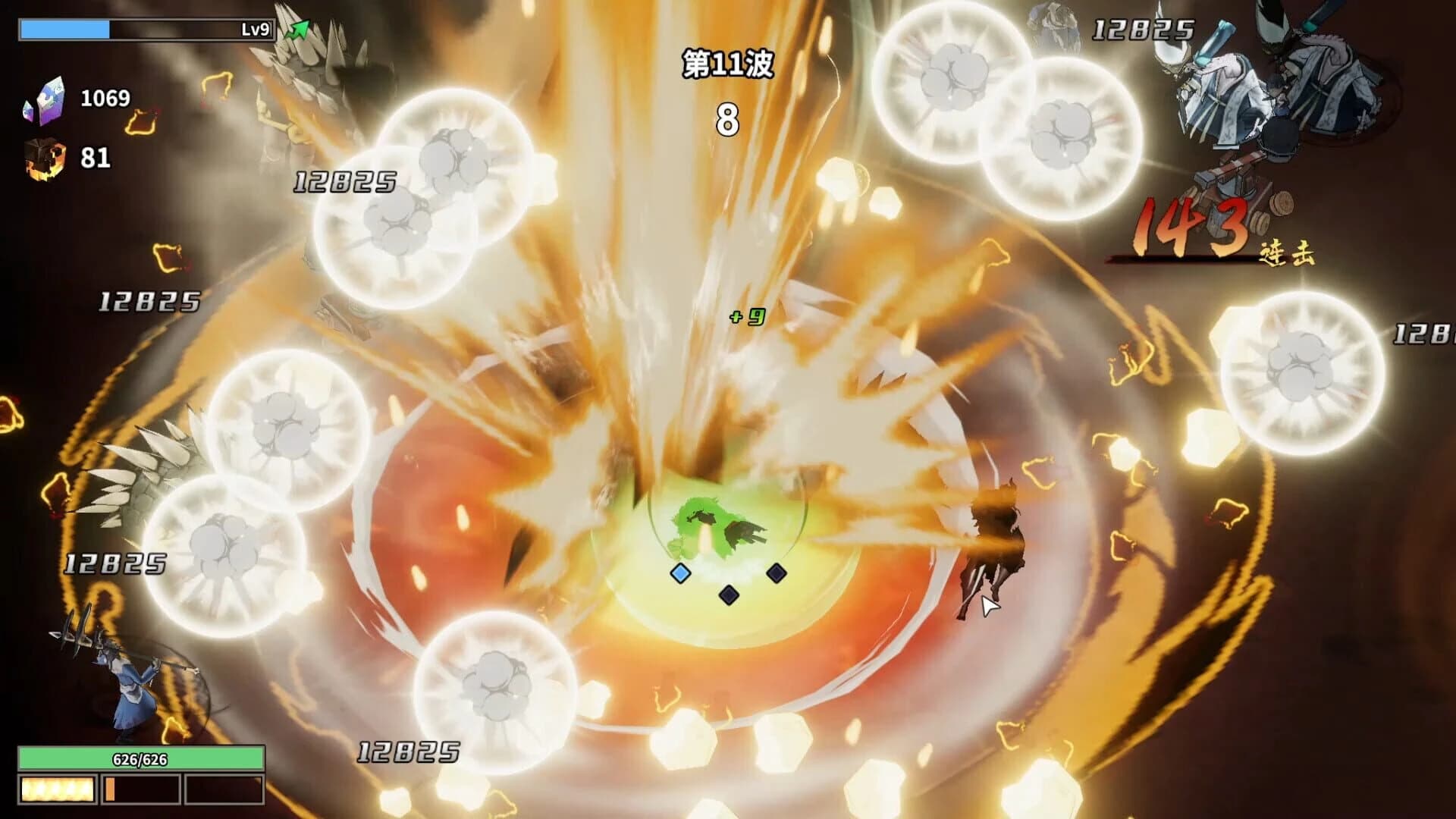Click the green level-up arrow beside the XP bar

297,29
